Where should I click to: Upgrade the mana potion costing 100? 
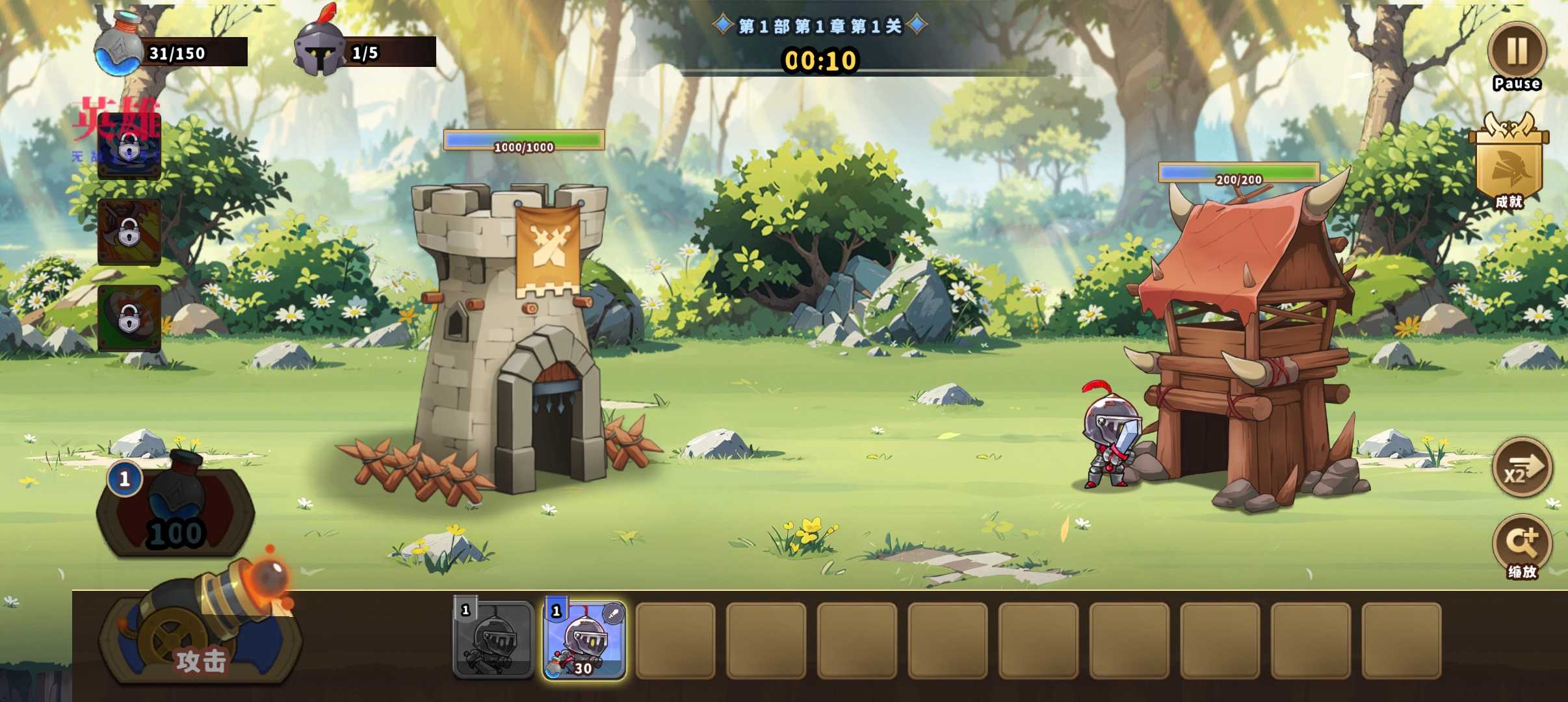pos(176,510)
